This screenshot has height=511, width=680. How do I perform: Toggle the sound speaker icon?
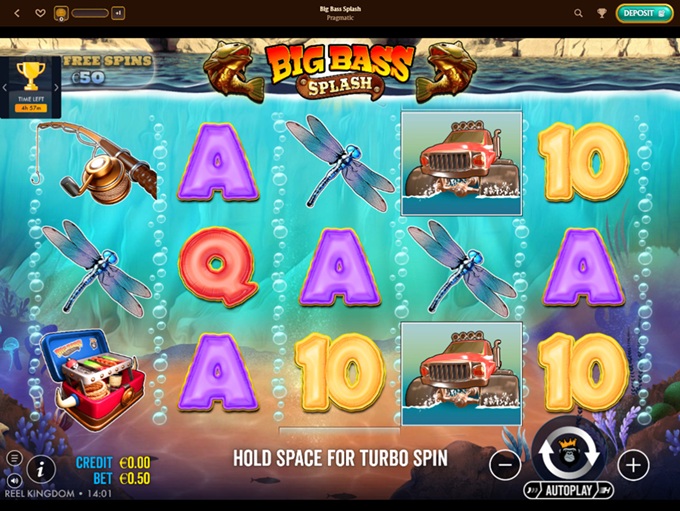click(x=14, y=481)
